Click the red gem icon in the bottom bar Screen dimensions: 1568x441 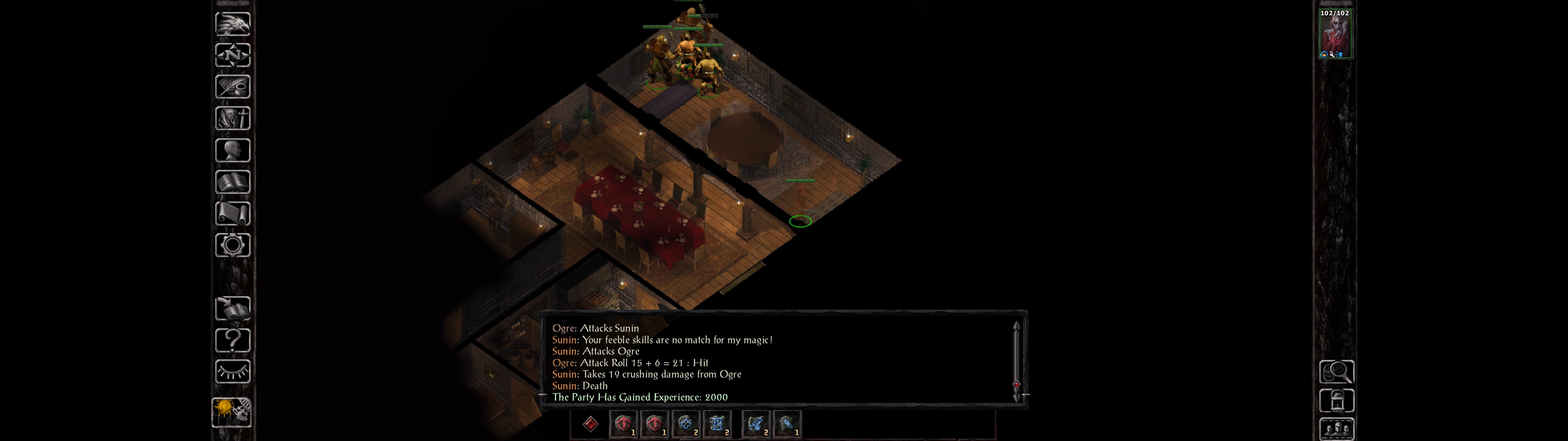590,424
